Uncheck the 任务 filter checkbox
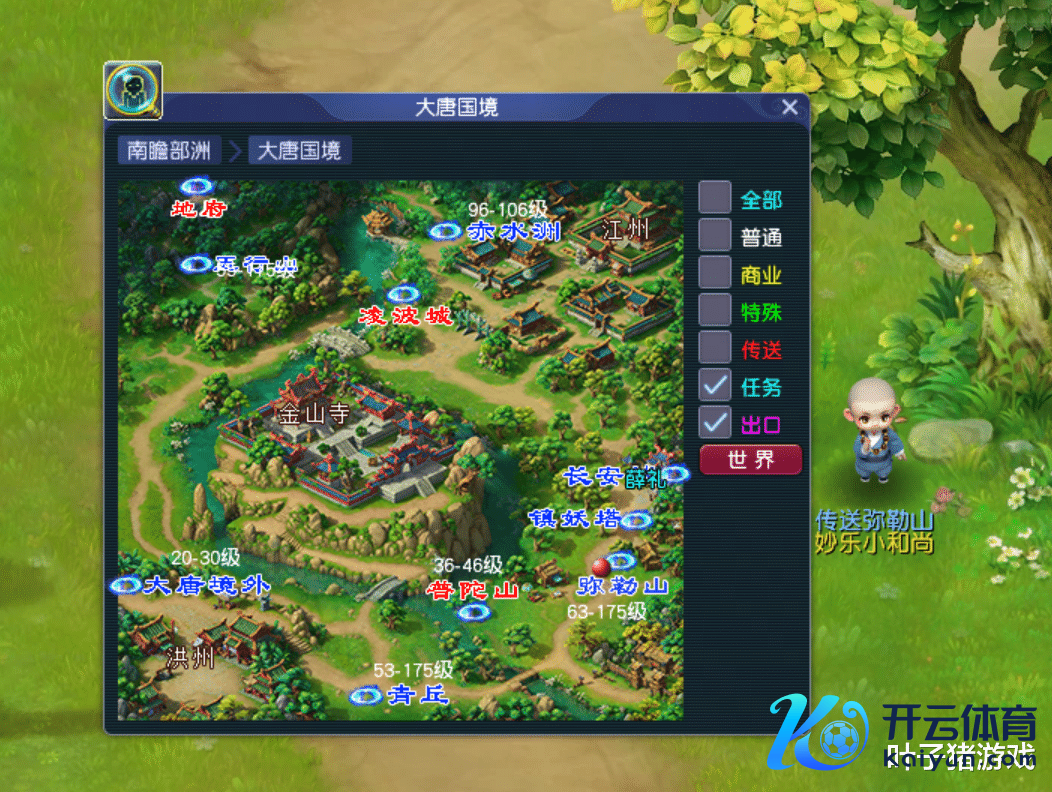 coord(714,385)
